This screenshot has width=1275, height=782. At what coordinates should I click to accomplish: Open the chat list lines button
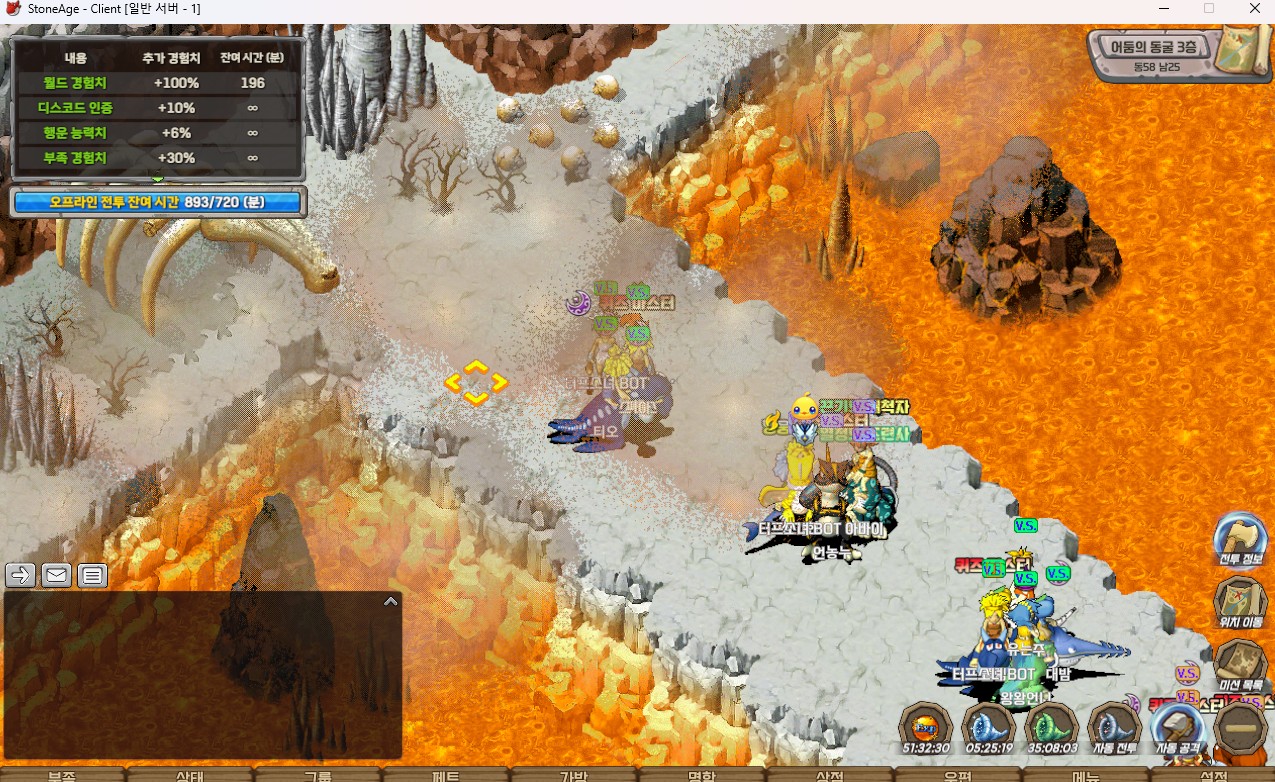point(92,575)
